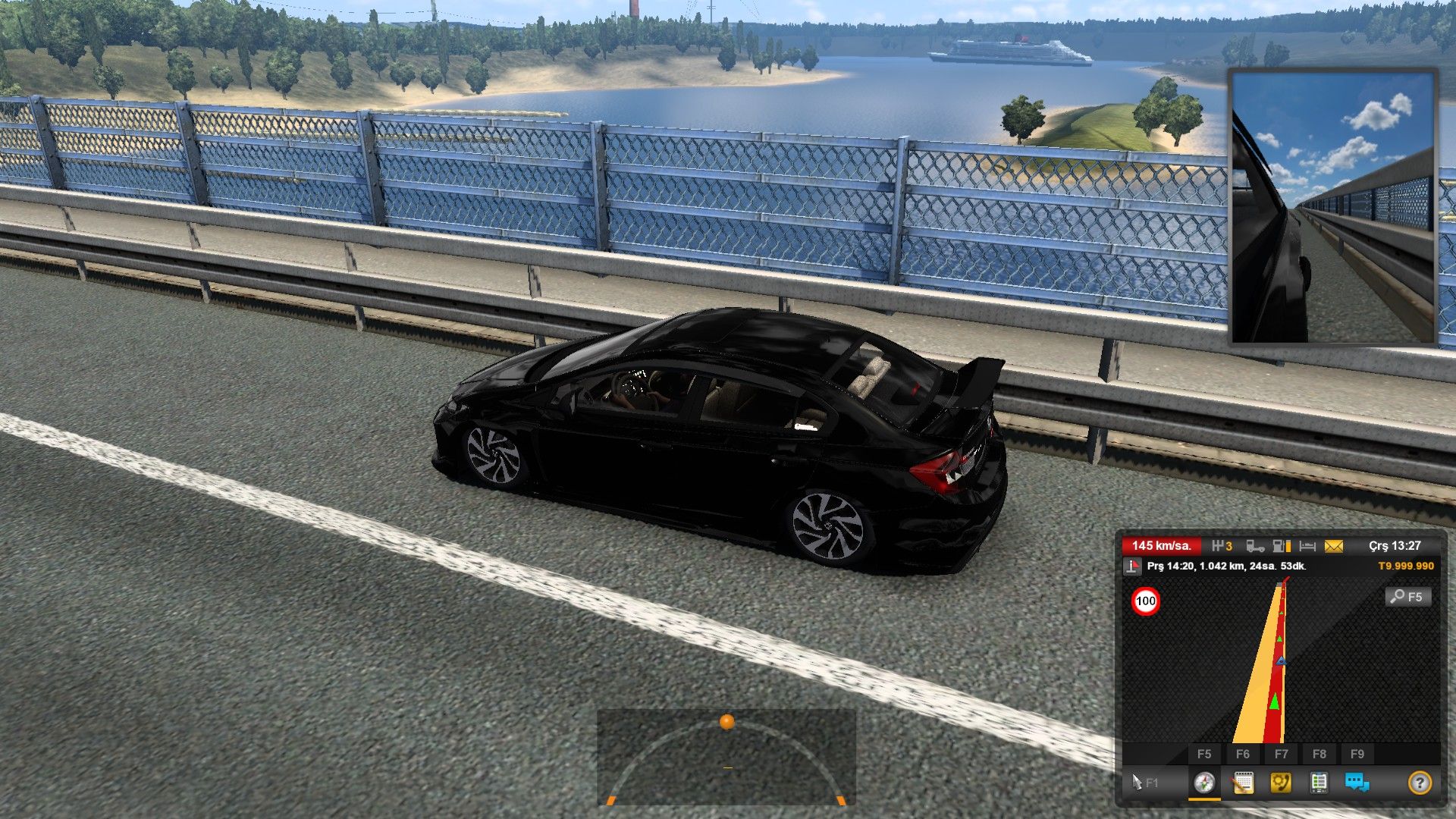The width and height of the screenshot is (1456, 819).
Task: Switch to the job notes calendar tab
Action: [1242, 782]
